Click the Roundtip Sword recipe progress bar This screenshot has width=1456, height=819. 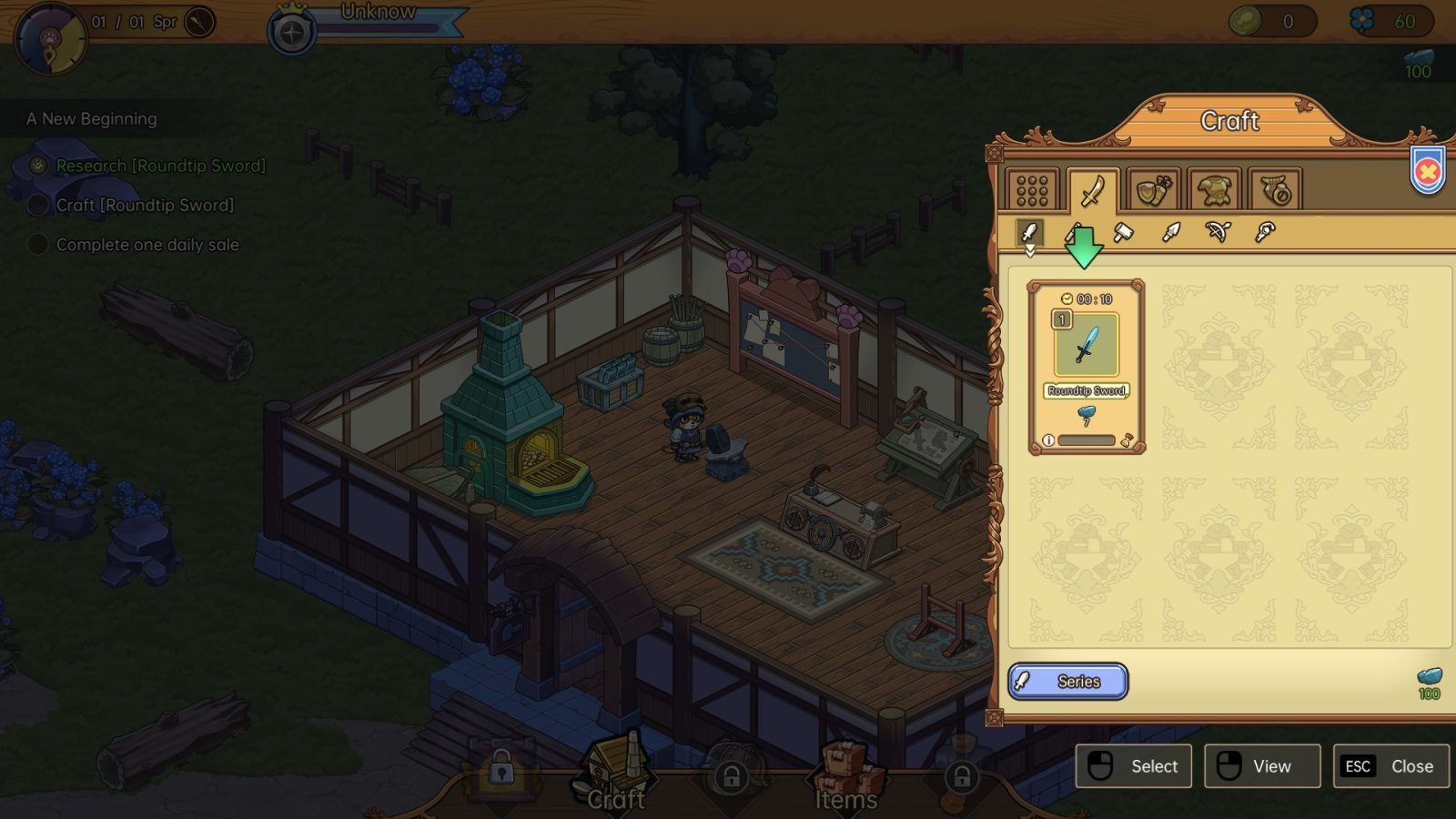click(1087, 440)
